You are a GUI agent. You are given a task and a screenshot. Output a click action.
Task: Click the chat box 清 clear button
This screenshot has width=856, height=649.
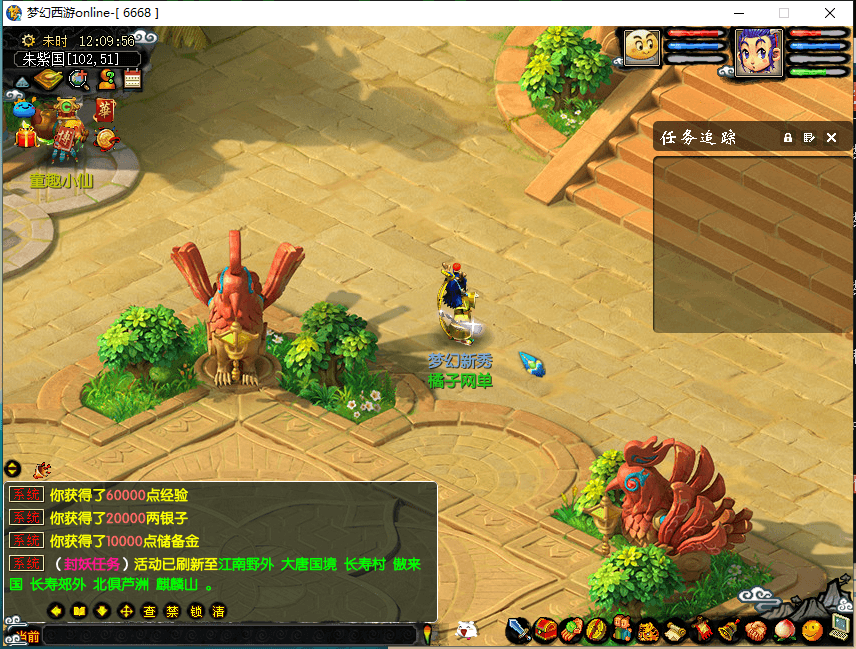[x=218, y=611]
